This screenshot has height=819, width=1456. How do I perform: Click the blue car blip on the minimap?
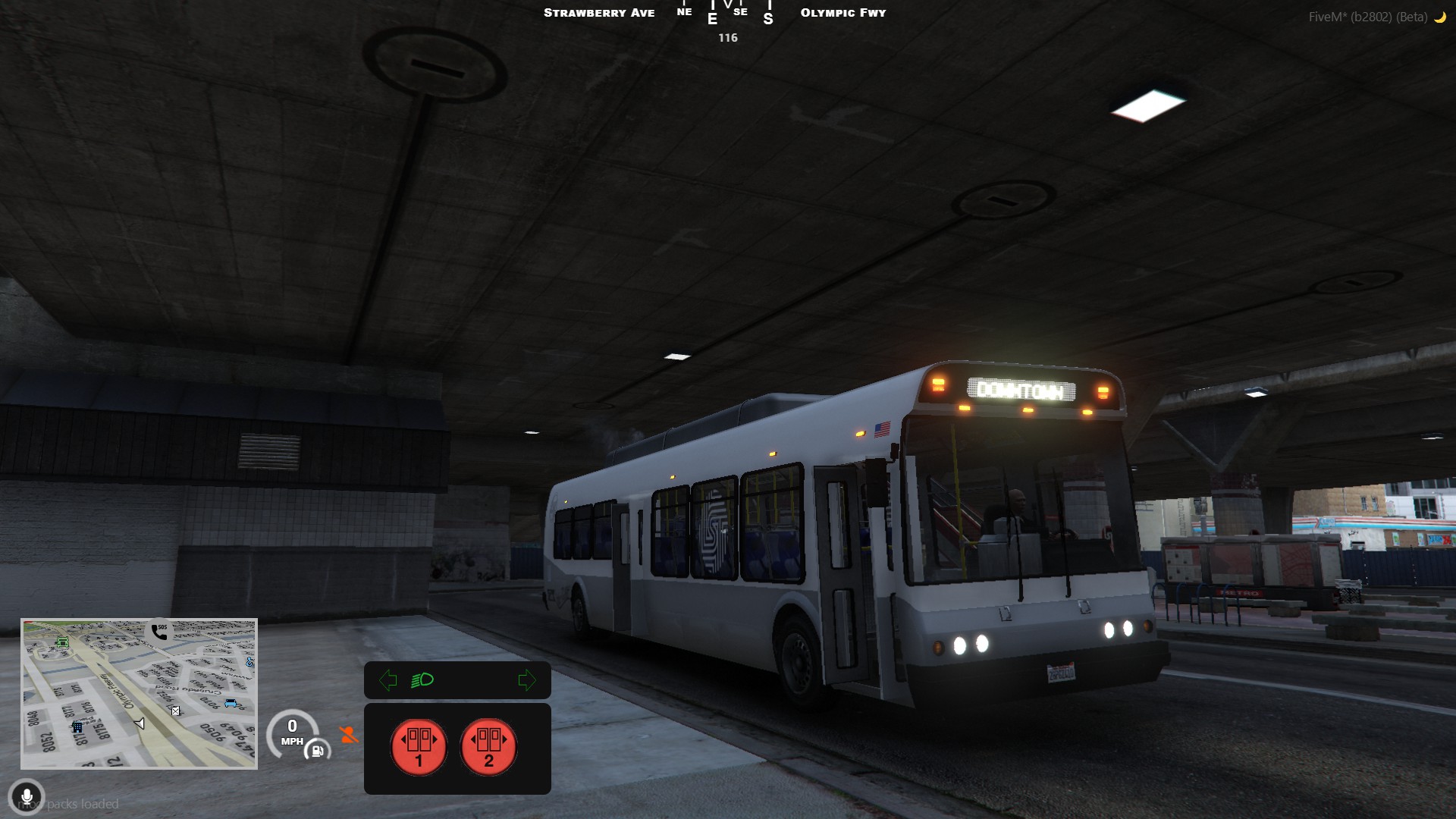click(230, 702)
